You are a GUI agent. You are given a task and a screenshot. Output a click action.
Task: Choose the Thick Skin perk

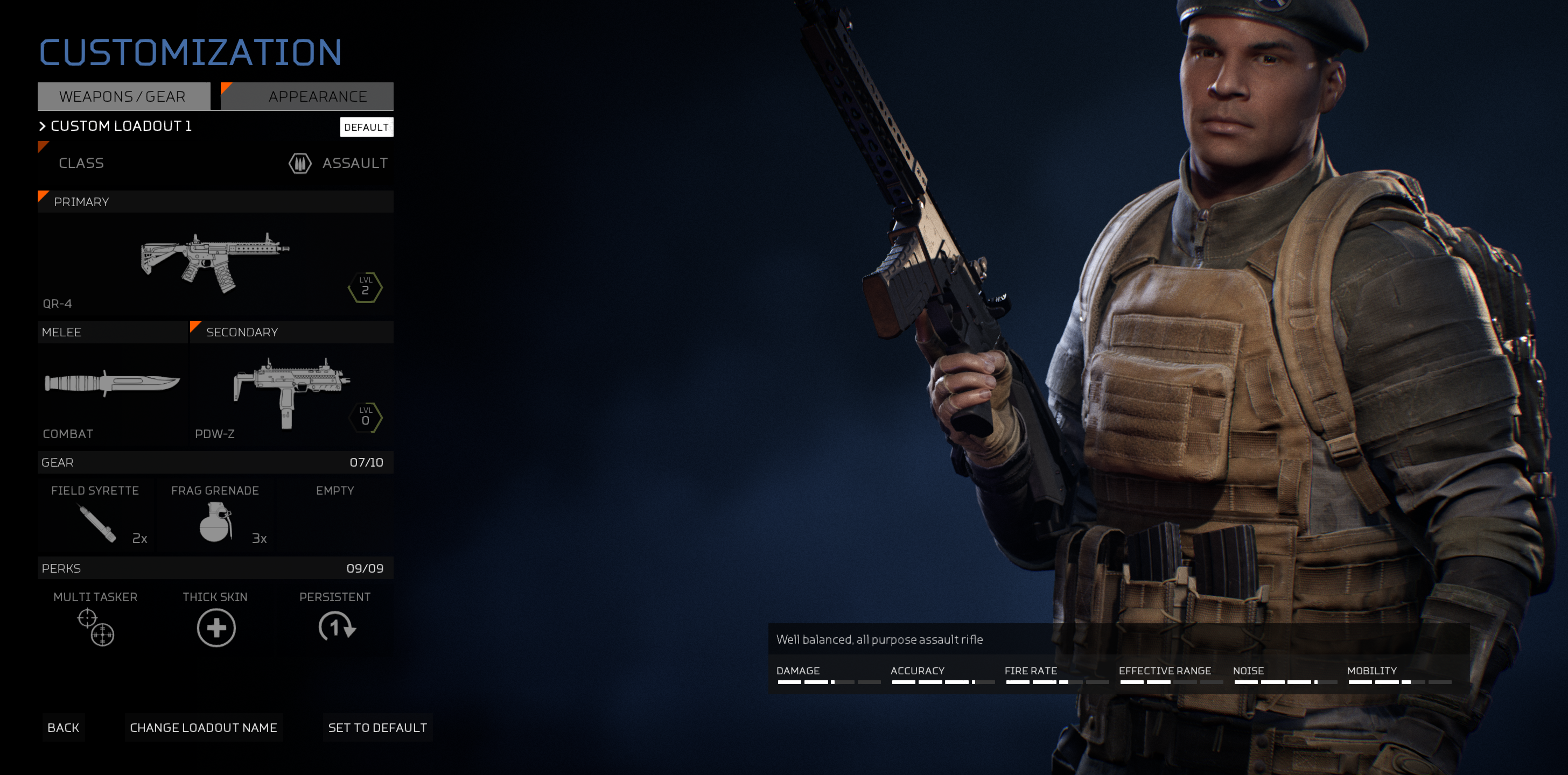tap(215, 621)
